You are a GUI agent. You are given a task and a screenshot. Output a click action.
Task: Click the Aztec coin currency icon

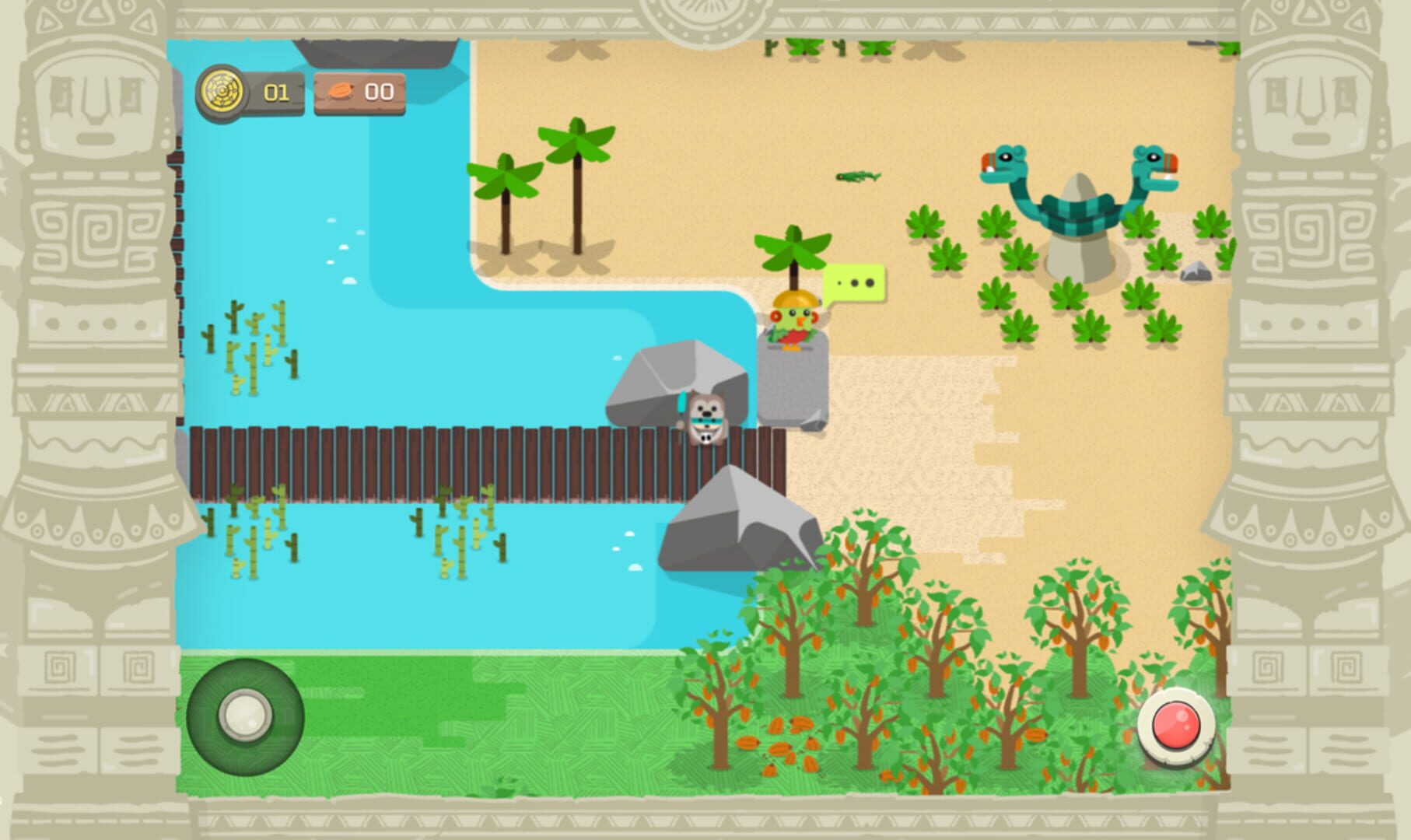(x=224, y=93)
